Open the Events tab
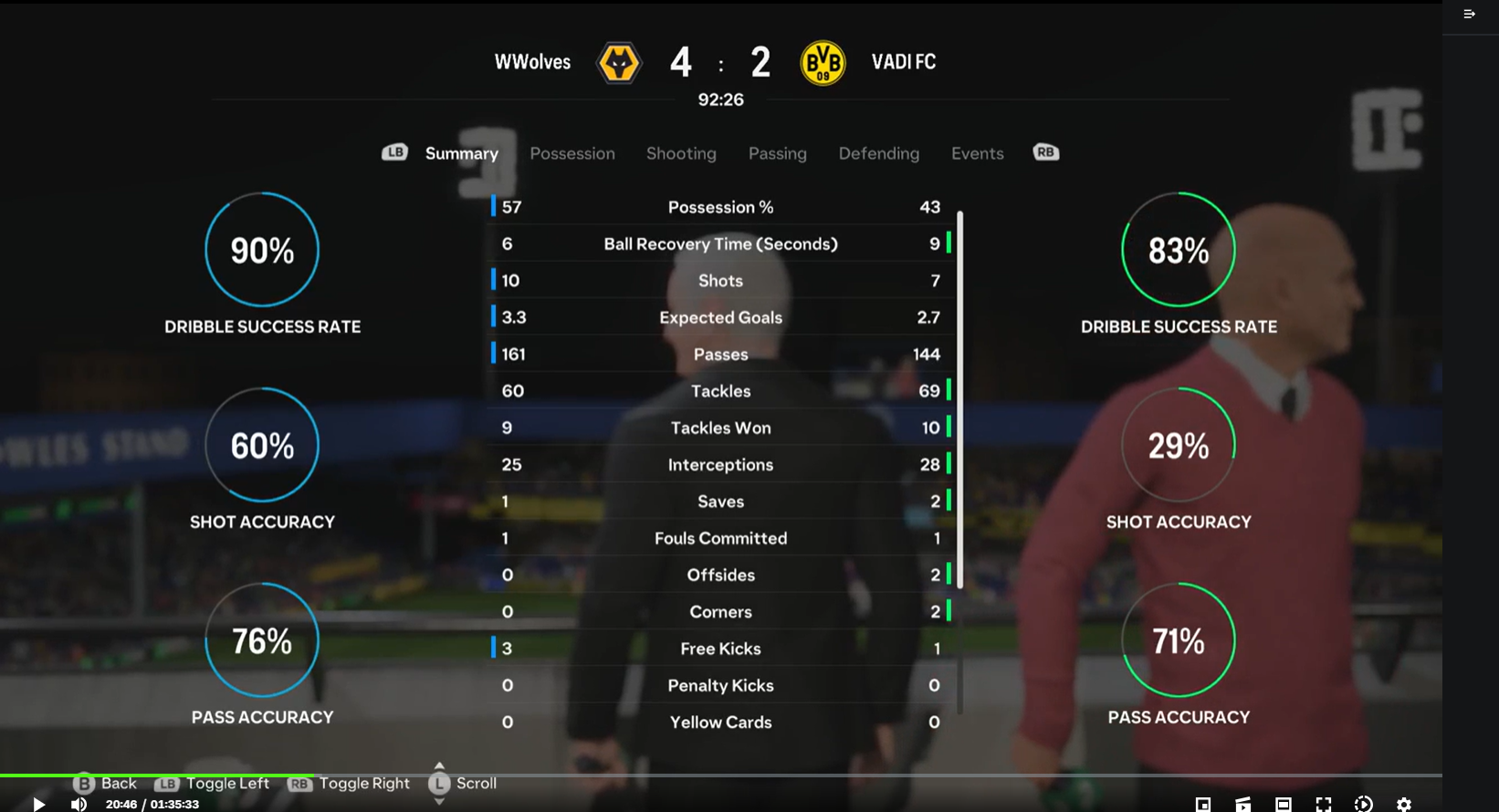Image resolution: width=1499 pixels, height=812 pixels. click(977, 153)
